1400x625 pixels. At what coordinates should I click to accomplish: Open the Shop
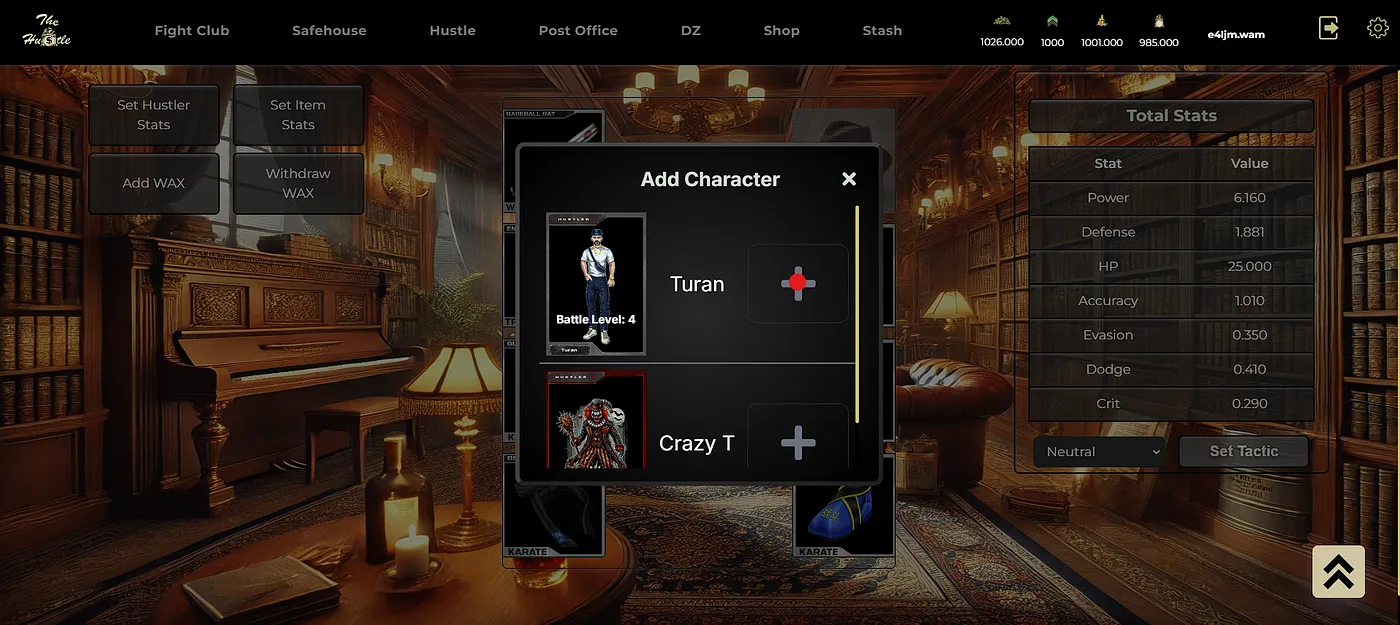[781, 31]
